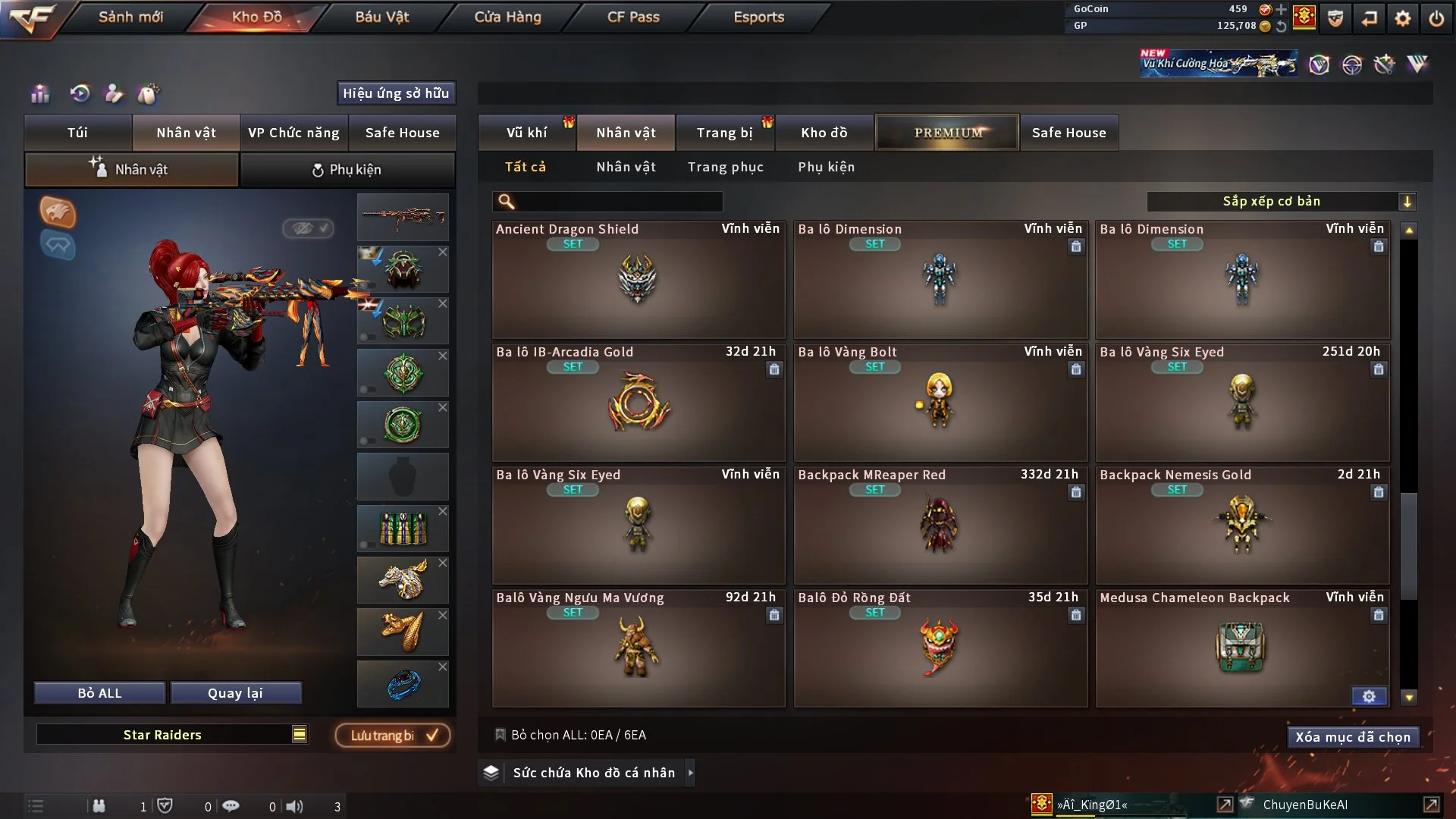Go to the Báu Vật menu
Viewport: 1456px width, 819px height.
[381, 17]
